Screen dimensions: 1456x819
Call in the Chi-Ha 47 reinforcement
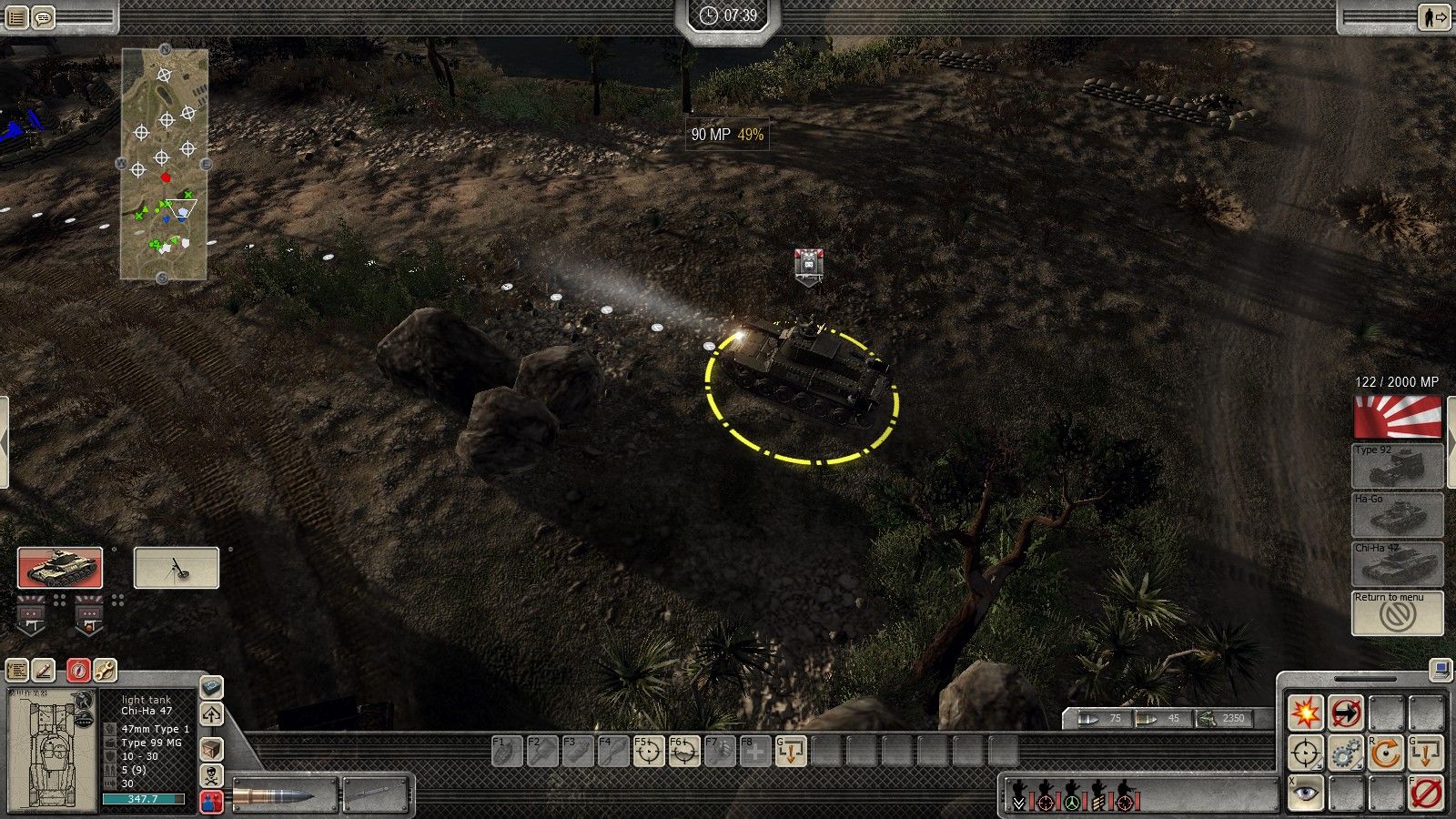(x=1397, y=564)
